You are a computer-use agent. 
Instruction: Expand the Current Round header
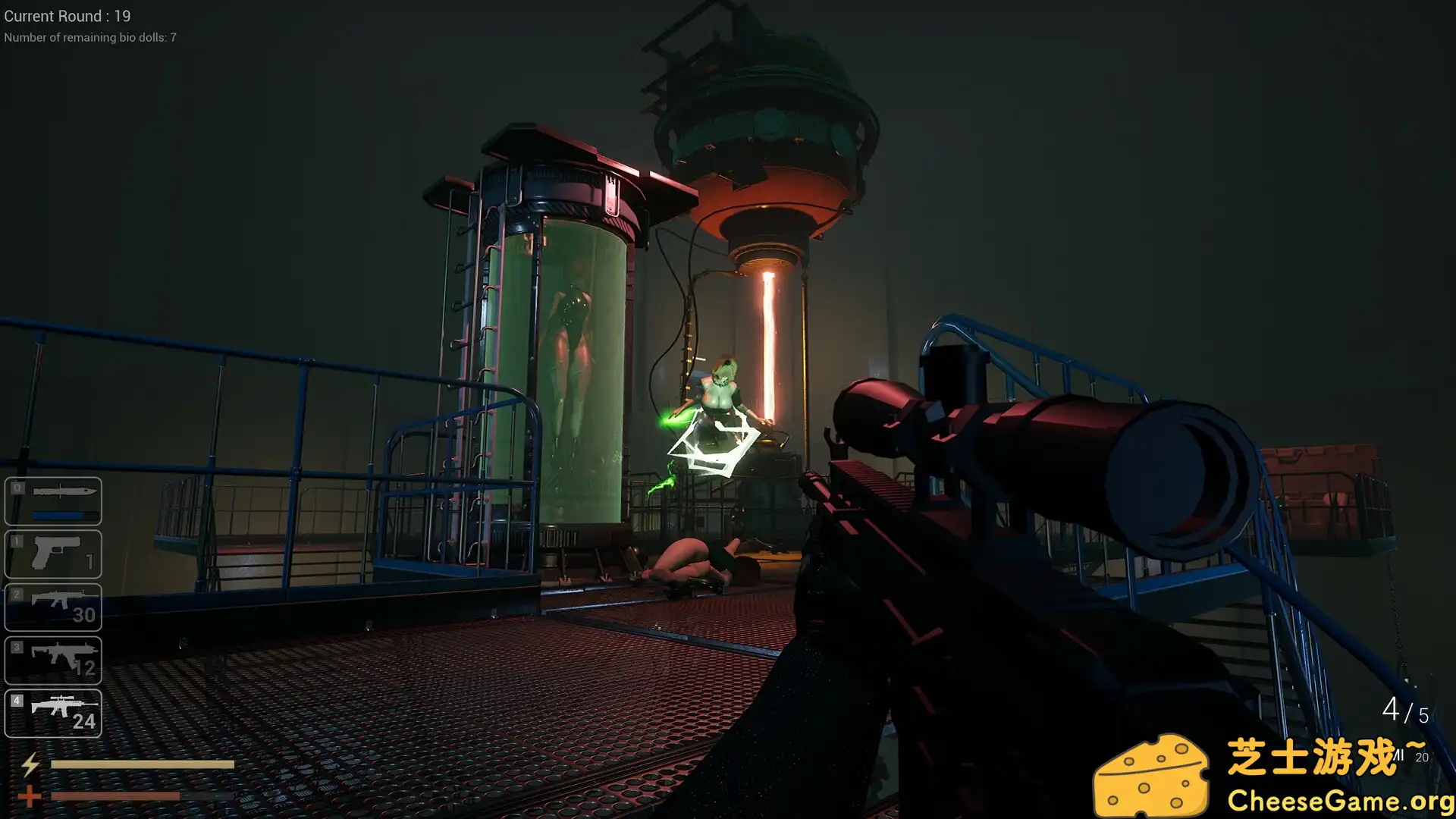tap(67, 16)
